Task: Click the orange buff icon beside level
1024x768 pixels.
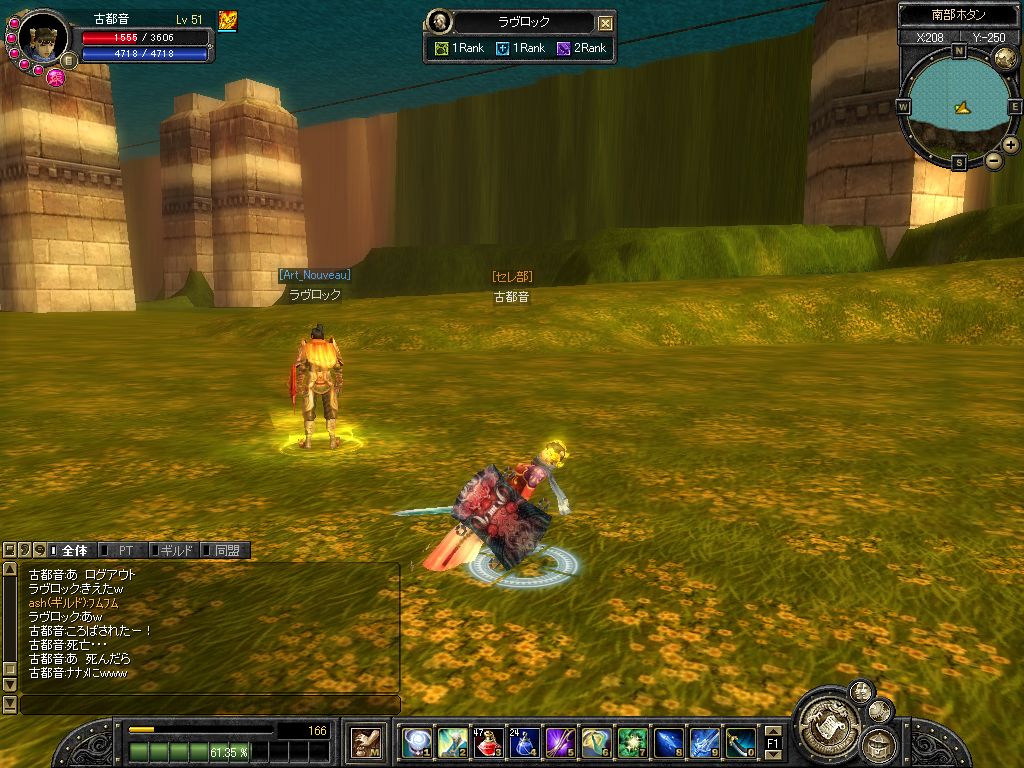Action: (227, 20)
